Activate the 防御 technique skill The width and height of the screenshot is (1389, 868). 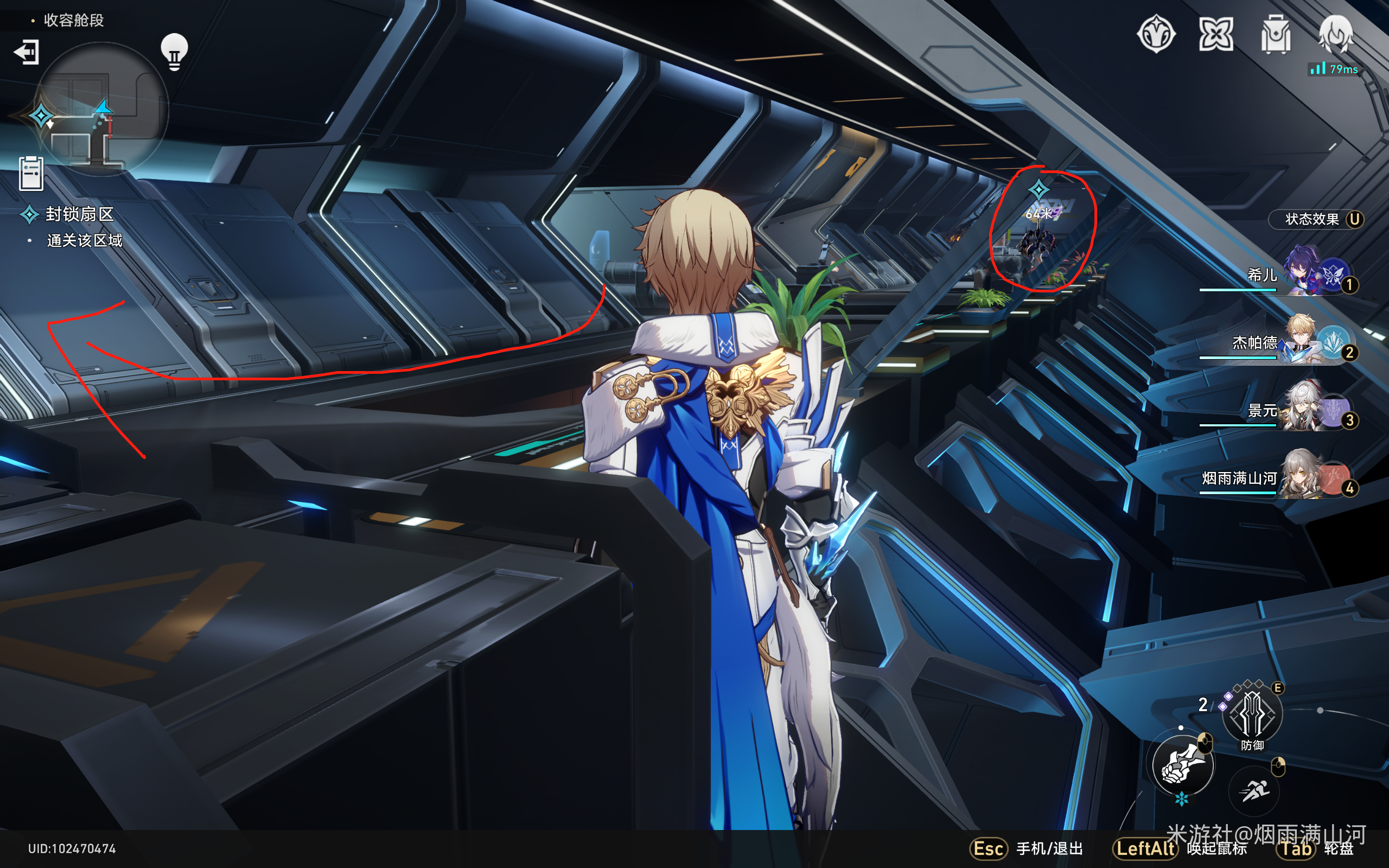1252,714
